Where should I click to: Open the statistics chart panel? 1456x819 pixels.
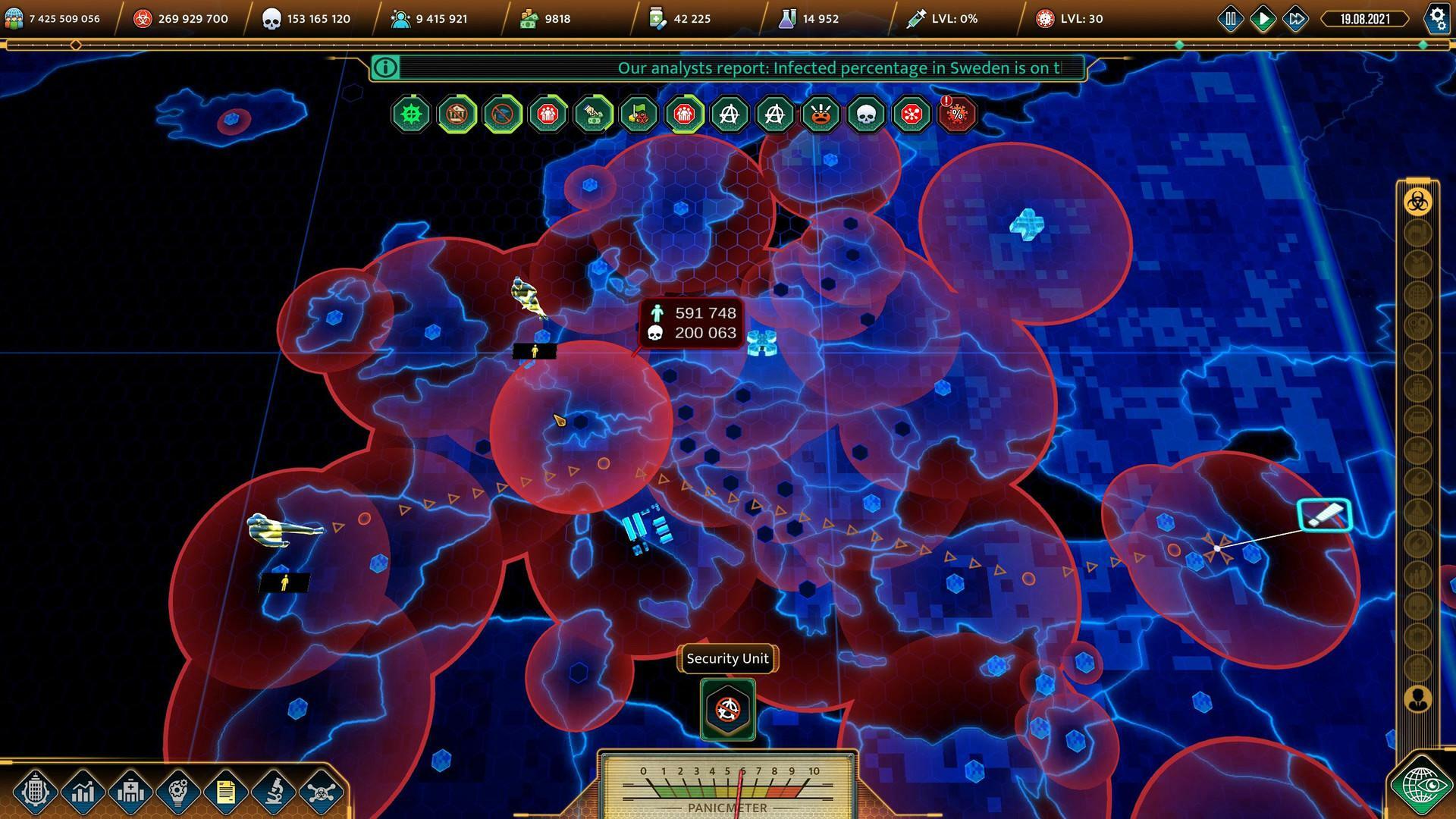83,791
